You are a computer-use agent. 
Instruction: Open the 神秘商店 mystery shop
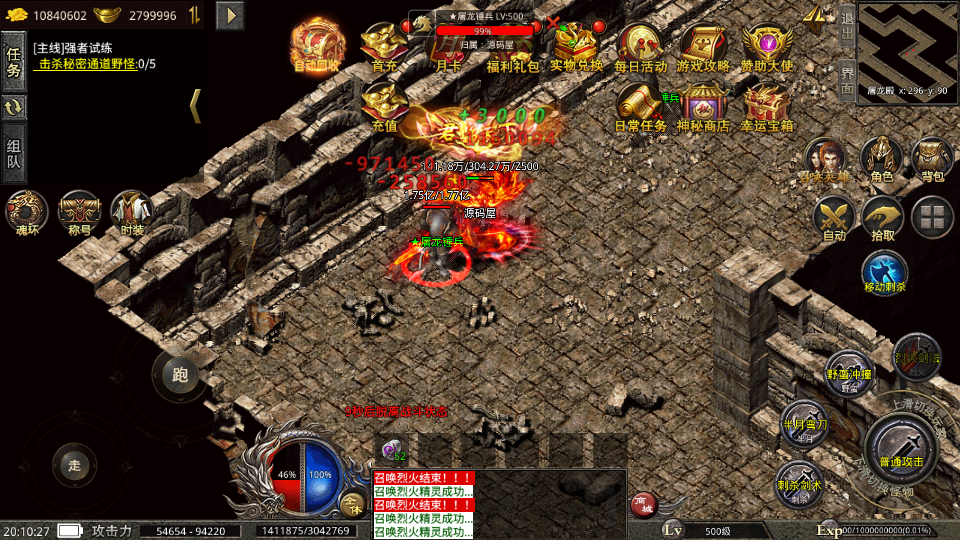[703, 105]
